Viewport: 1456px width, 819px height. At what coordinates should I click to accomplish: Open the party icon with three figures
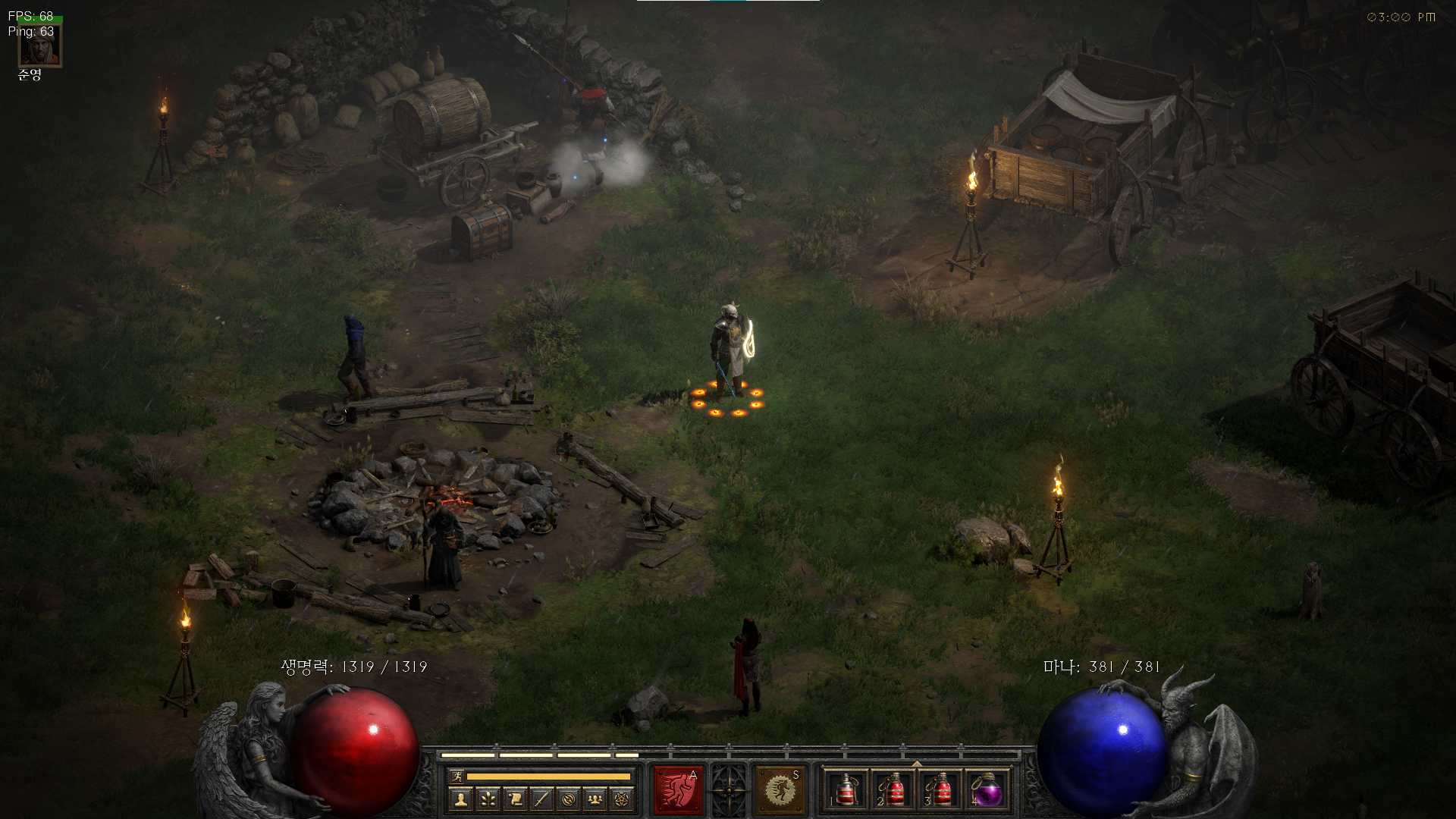pyautogui.click(x=595, y=799)
